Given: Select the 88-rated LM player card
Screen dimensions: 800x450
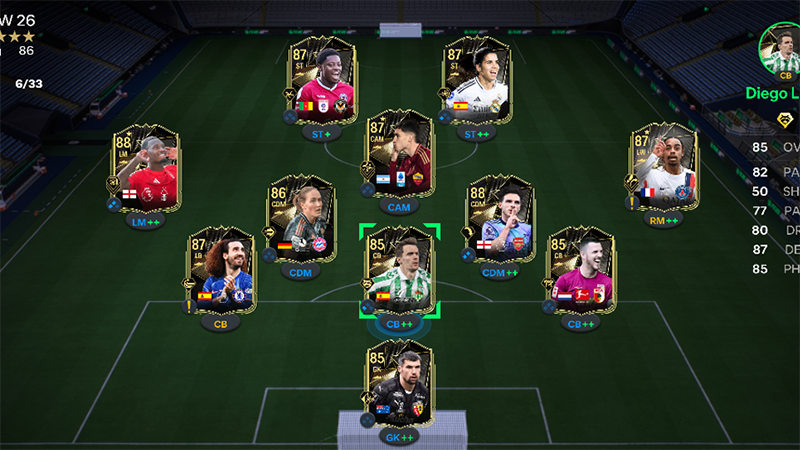Looking at the screenshot, I should point(146,169).
